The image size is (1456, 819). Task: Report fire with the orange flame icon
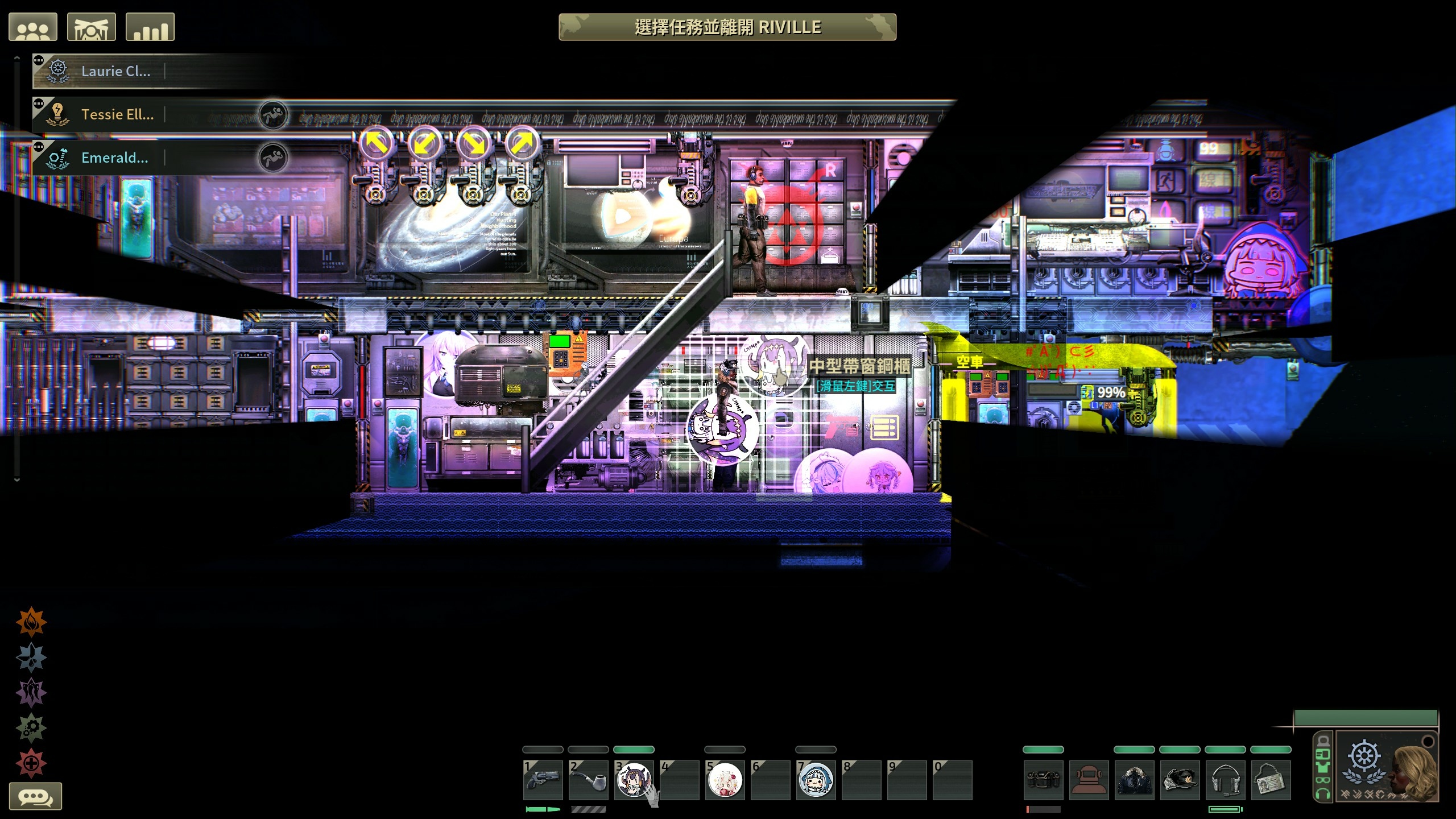click(x=31, y=622)
